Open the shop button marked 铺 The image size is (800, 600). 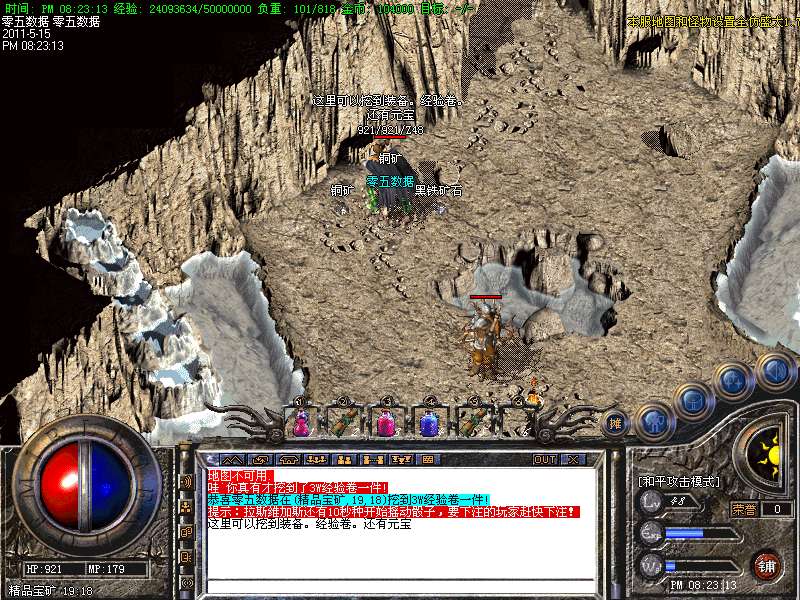coord(767,564)
